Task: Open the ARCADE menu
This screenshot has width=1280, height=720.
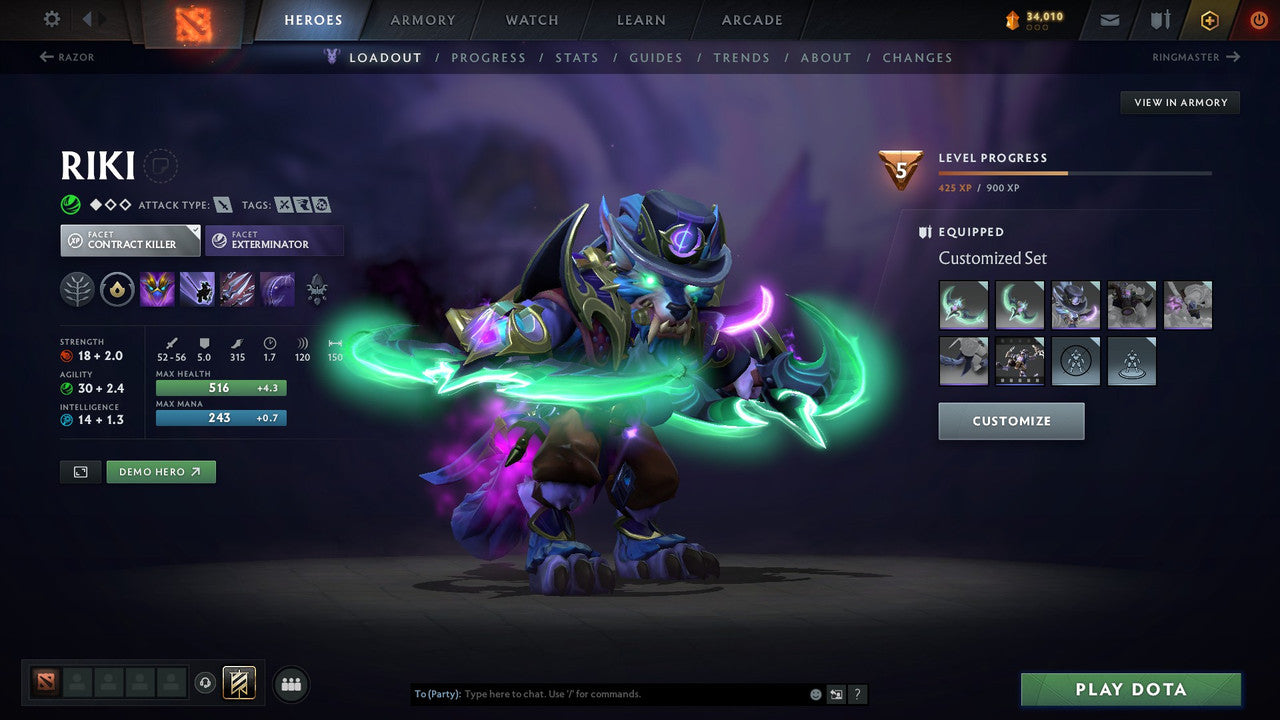Action: coord(751,19)
